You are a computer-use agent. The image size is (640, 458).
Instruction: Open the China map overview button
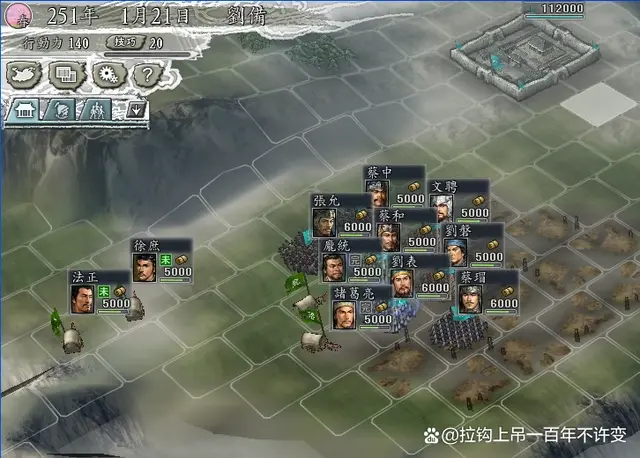pos(25,74)
